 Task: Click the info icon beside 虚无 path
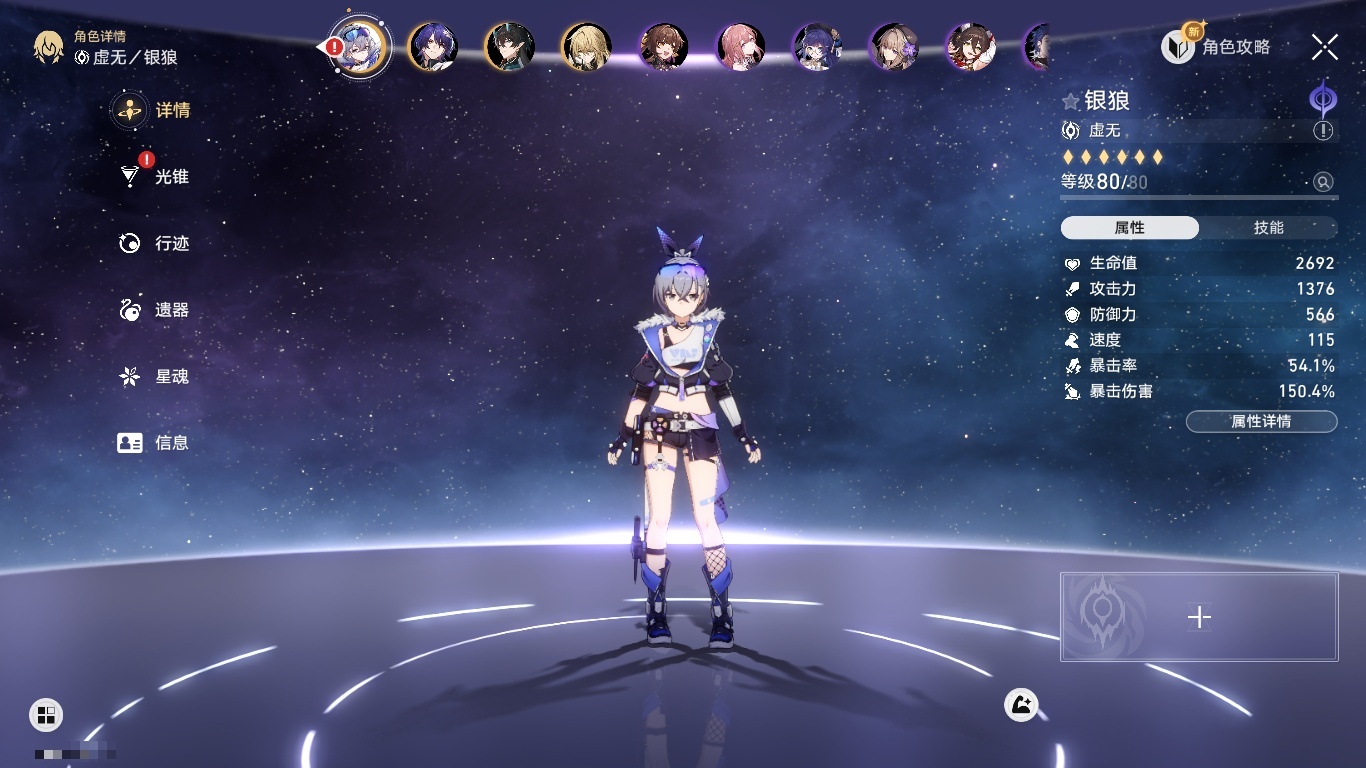click(x=1323, y=131)
